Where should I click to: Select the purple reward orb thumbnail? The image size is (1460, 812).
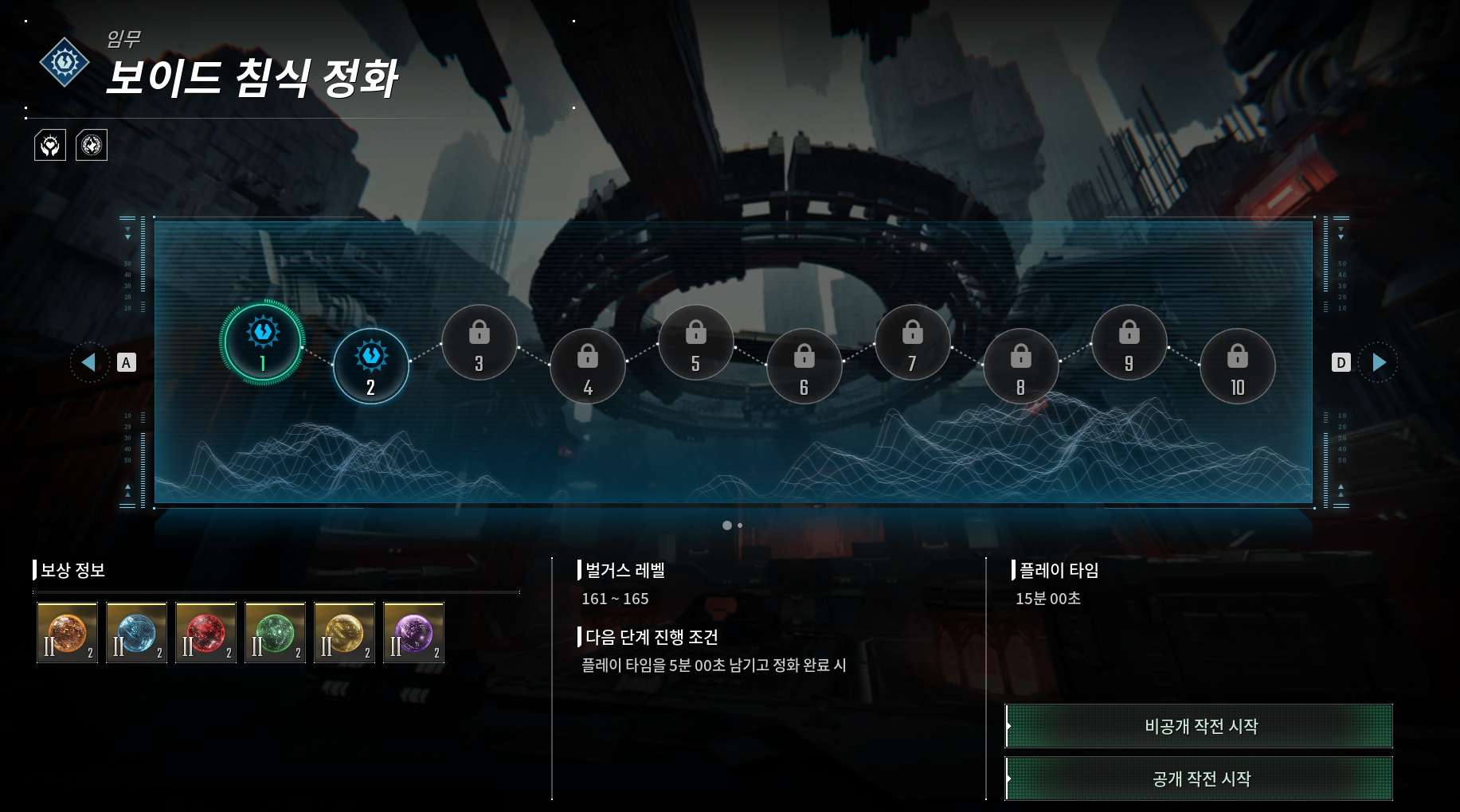[x=413, y=634]
